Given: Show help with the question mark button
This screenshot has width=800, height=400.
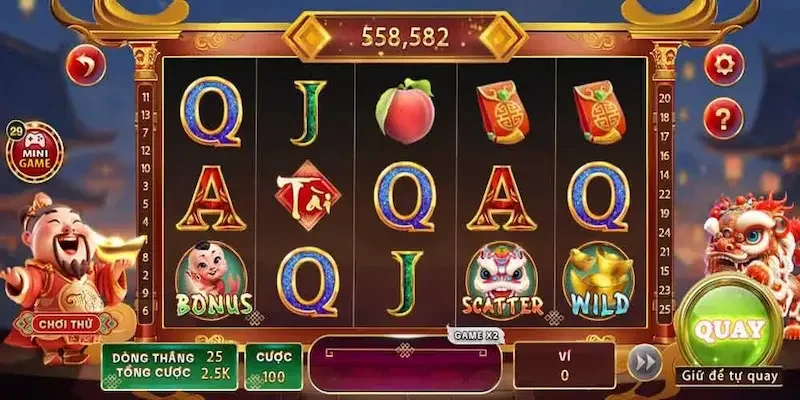Looking at the screenshot, I should (723, 119).
